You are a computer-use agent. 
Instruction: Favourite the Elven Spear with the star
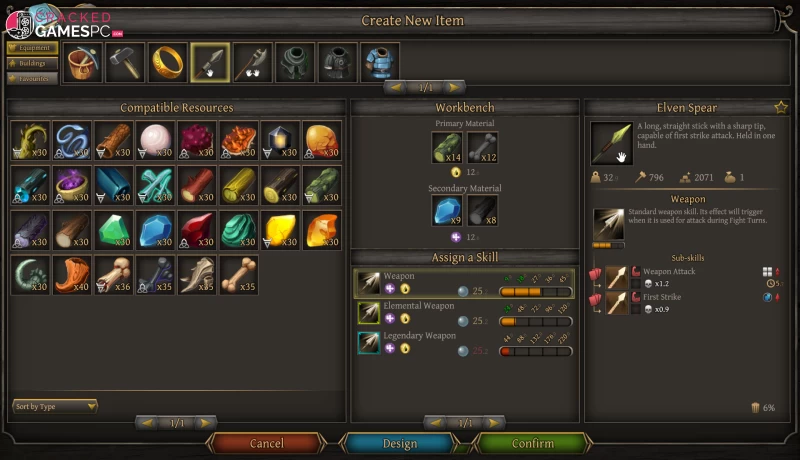point(780,107)
